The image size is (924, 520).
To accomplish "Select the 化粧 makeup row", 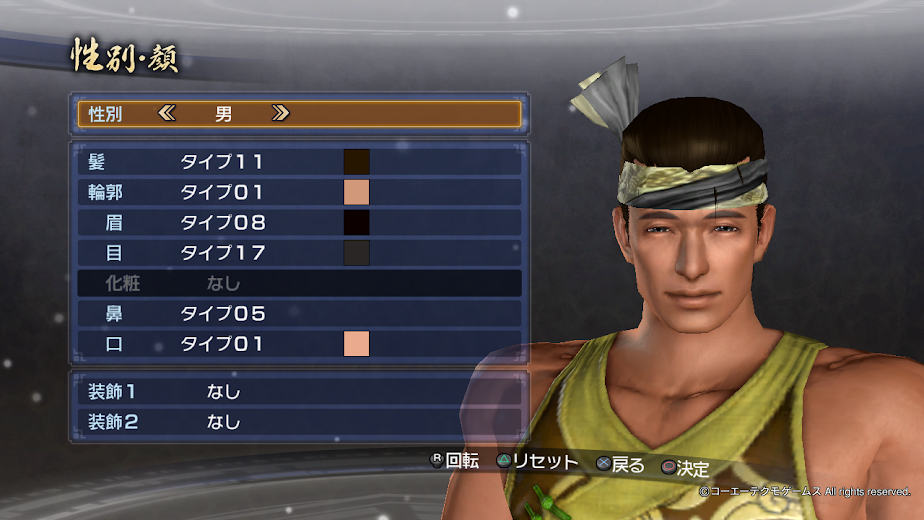I will click(x=298, y=283).
